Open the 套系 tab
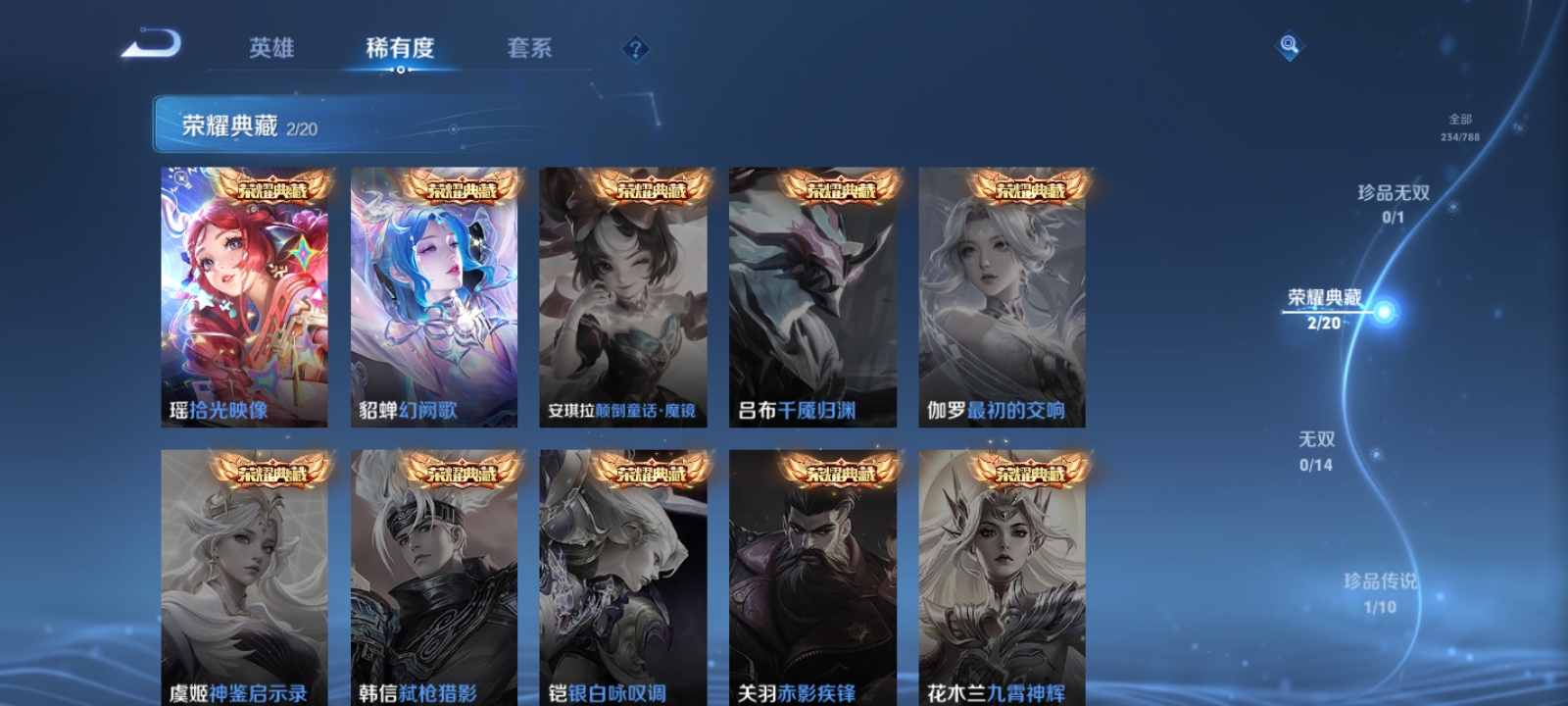1568x706 pixels. click(x=527, y=47)
